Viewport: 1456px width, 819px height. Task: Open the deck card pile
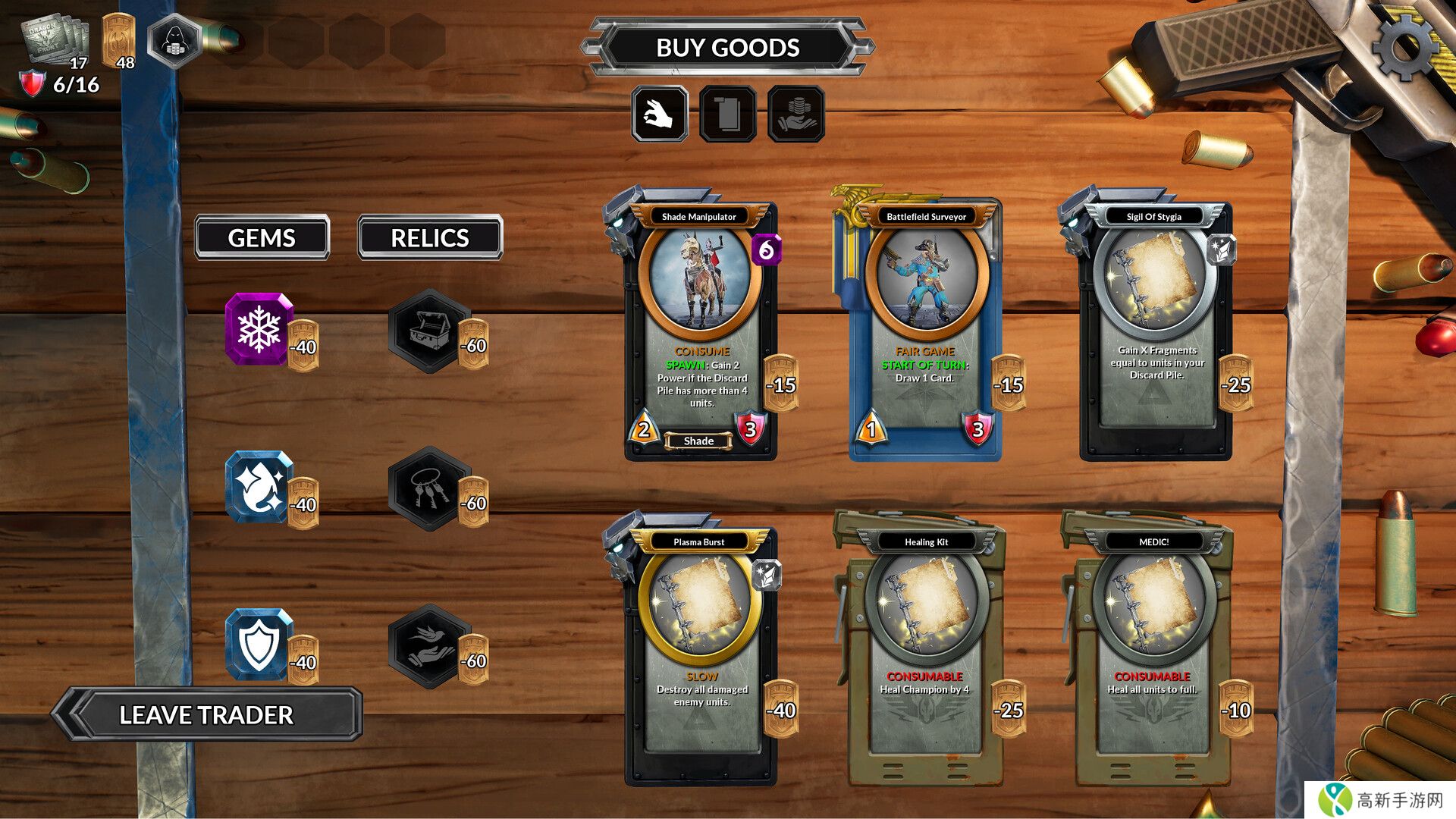57,39
